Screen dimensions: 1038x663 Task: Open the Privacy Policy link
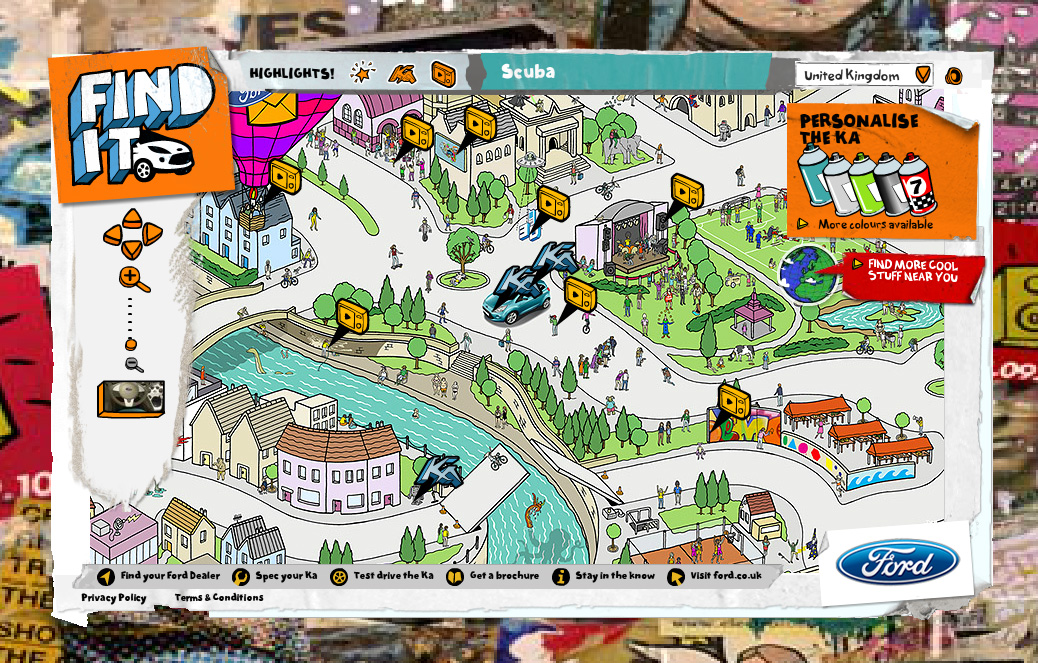(x=114, y=598)
